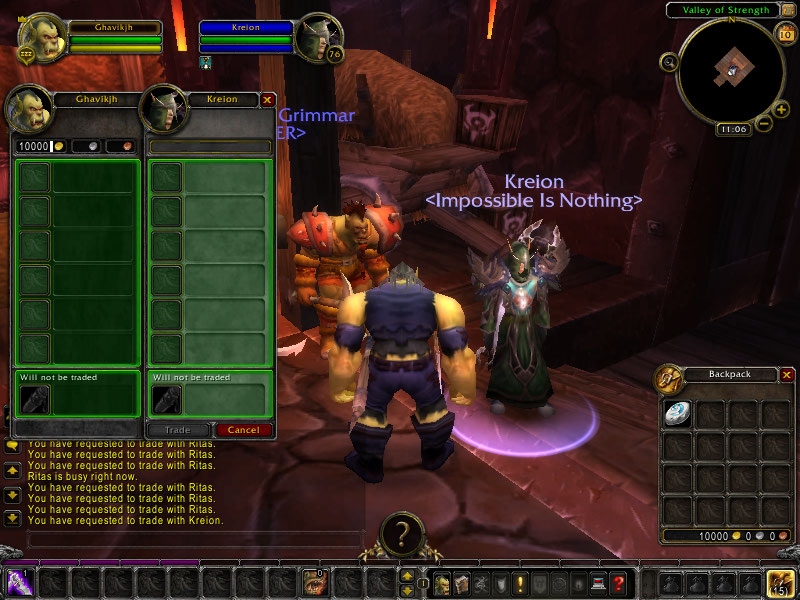Select Kreion's target portrait
The height and width of the screenshot is (600, 800).
(x=318, y=36)
